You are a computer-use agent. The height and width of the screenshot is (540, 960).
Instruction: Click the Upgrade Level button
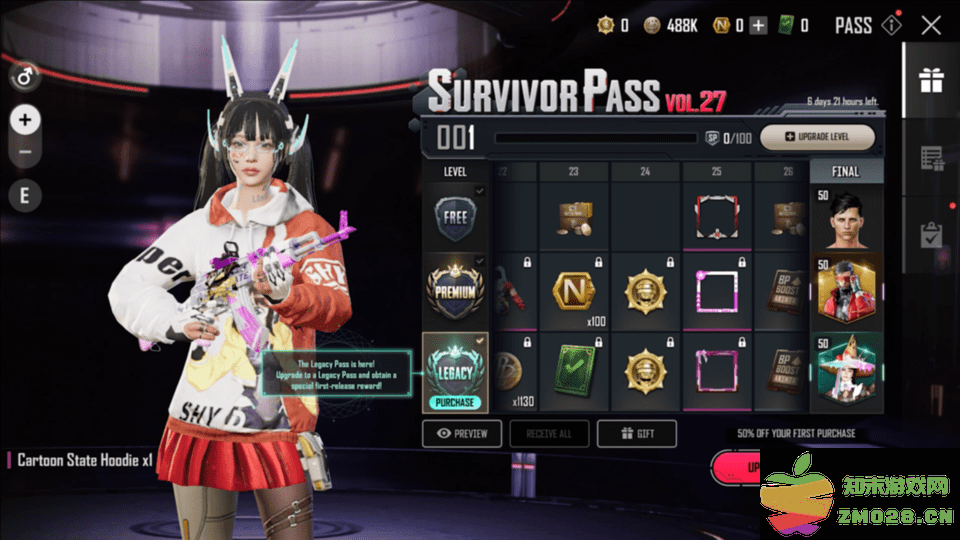(817, 137)
